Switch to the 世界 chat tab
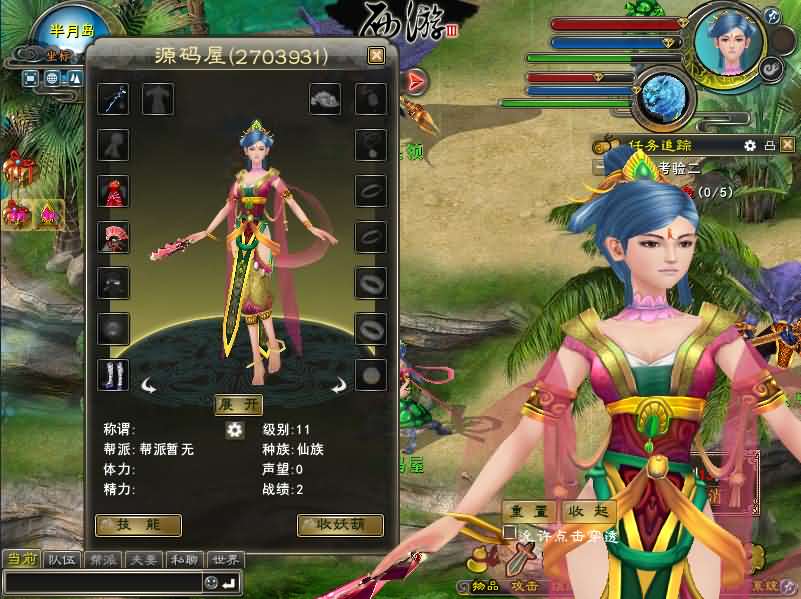This screenshot has width=801, height=599. tap(225, 560)
